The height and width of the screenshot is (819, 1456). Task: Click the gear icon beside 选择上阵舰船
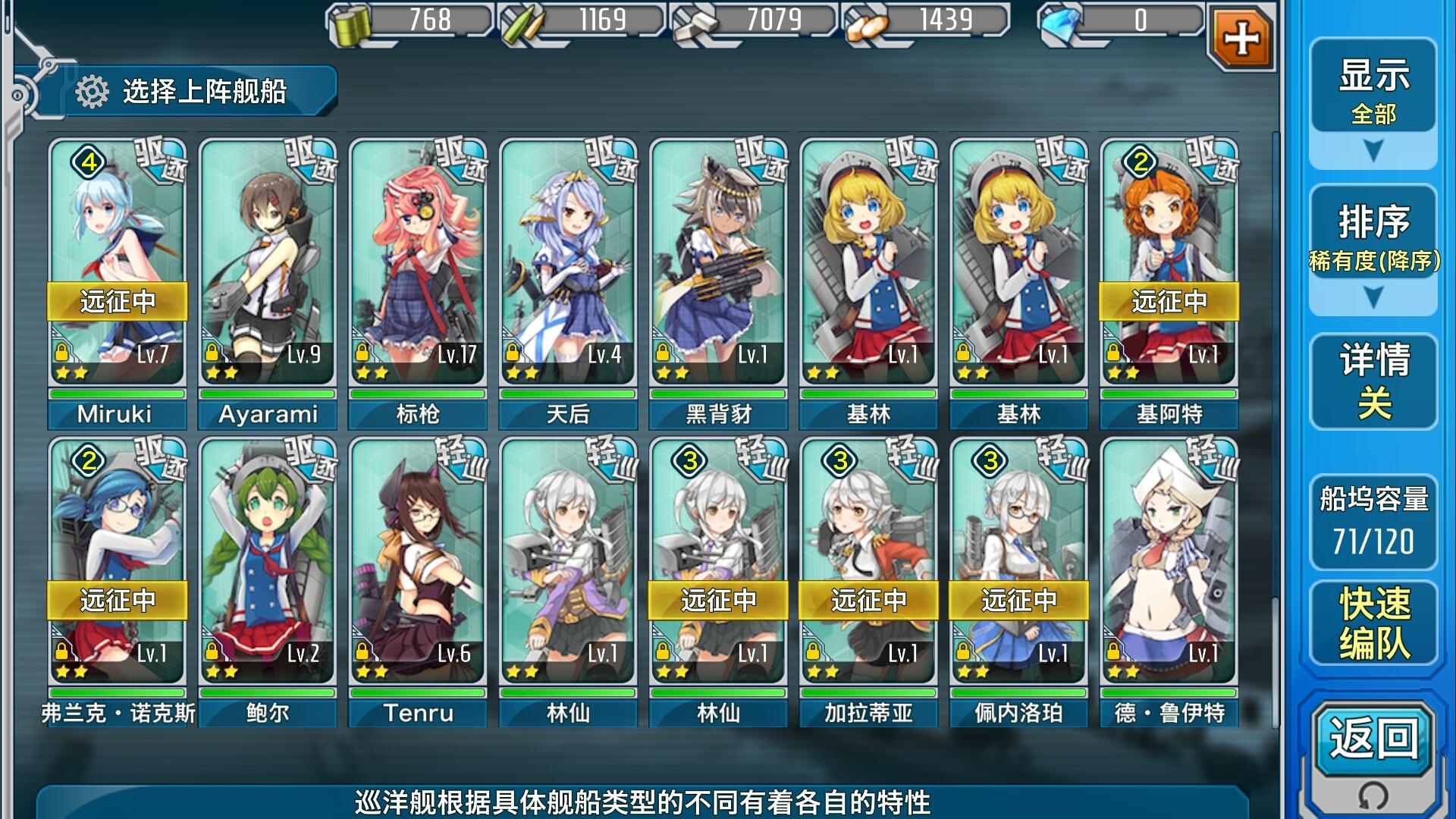(92, 92)
